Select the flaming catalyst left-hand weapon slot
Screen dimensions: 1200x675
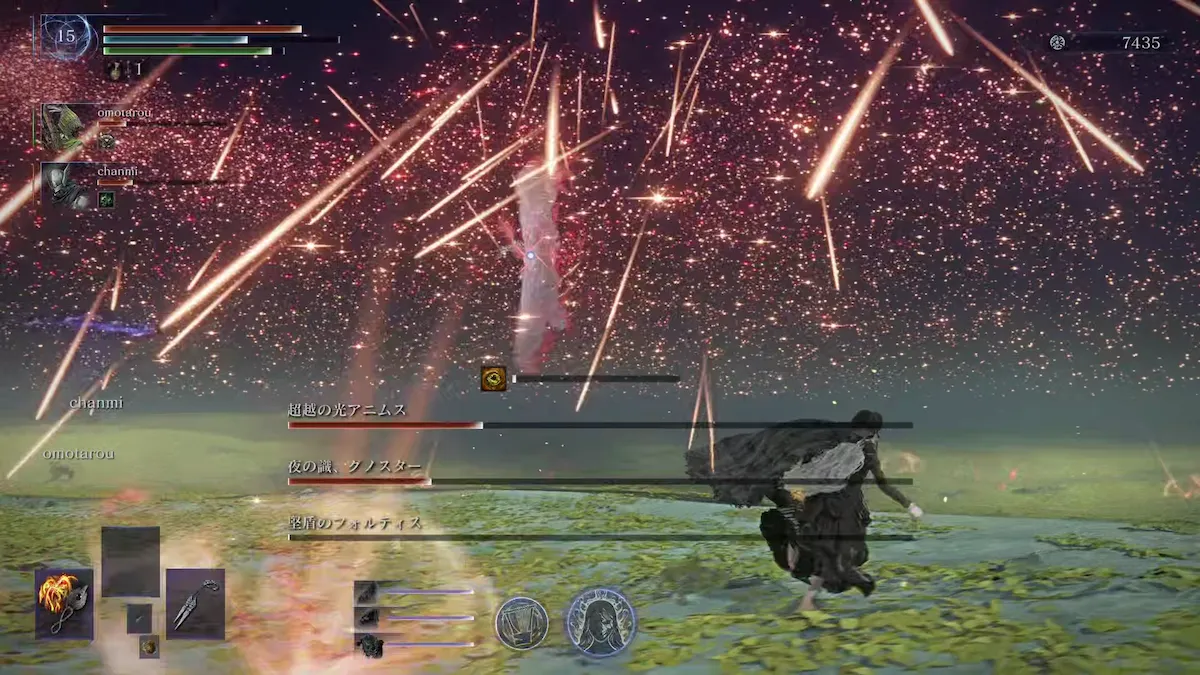point(65,603)
